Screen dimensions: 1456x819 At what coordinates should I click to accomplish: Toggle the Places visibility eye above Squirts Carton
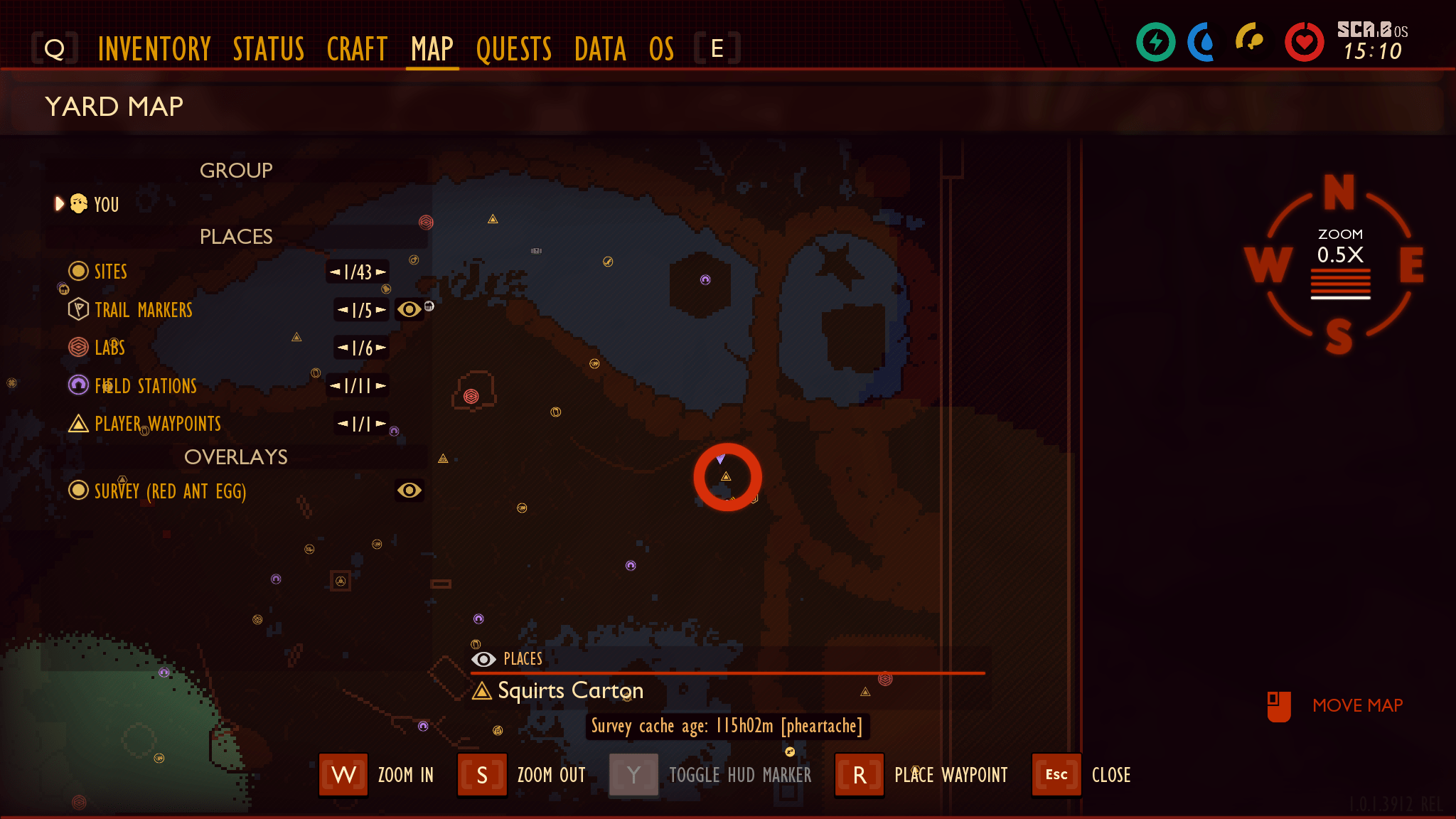click(x=484, y=659)
